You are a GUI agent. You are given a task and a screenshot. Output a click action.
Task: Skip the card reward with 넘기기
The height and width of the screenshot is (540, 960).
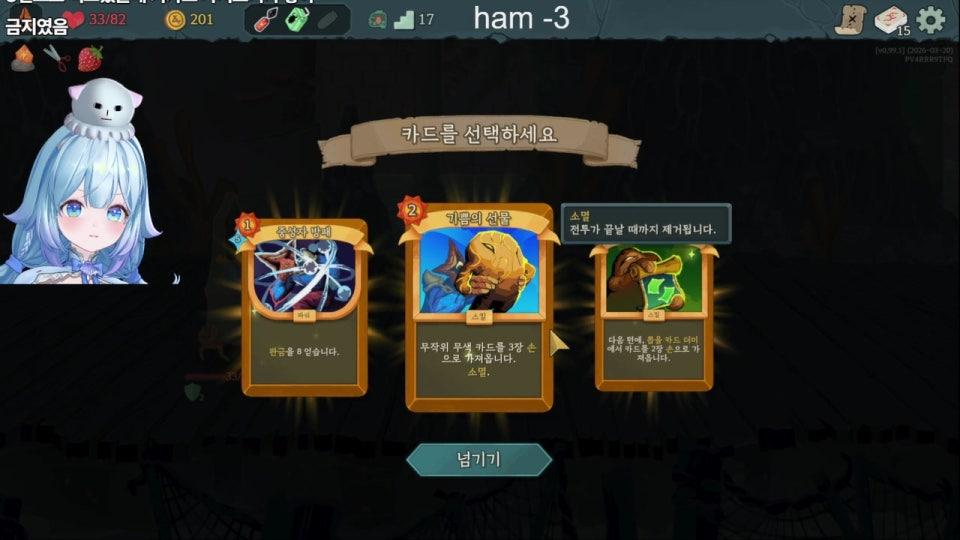[x=479, y=459]
